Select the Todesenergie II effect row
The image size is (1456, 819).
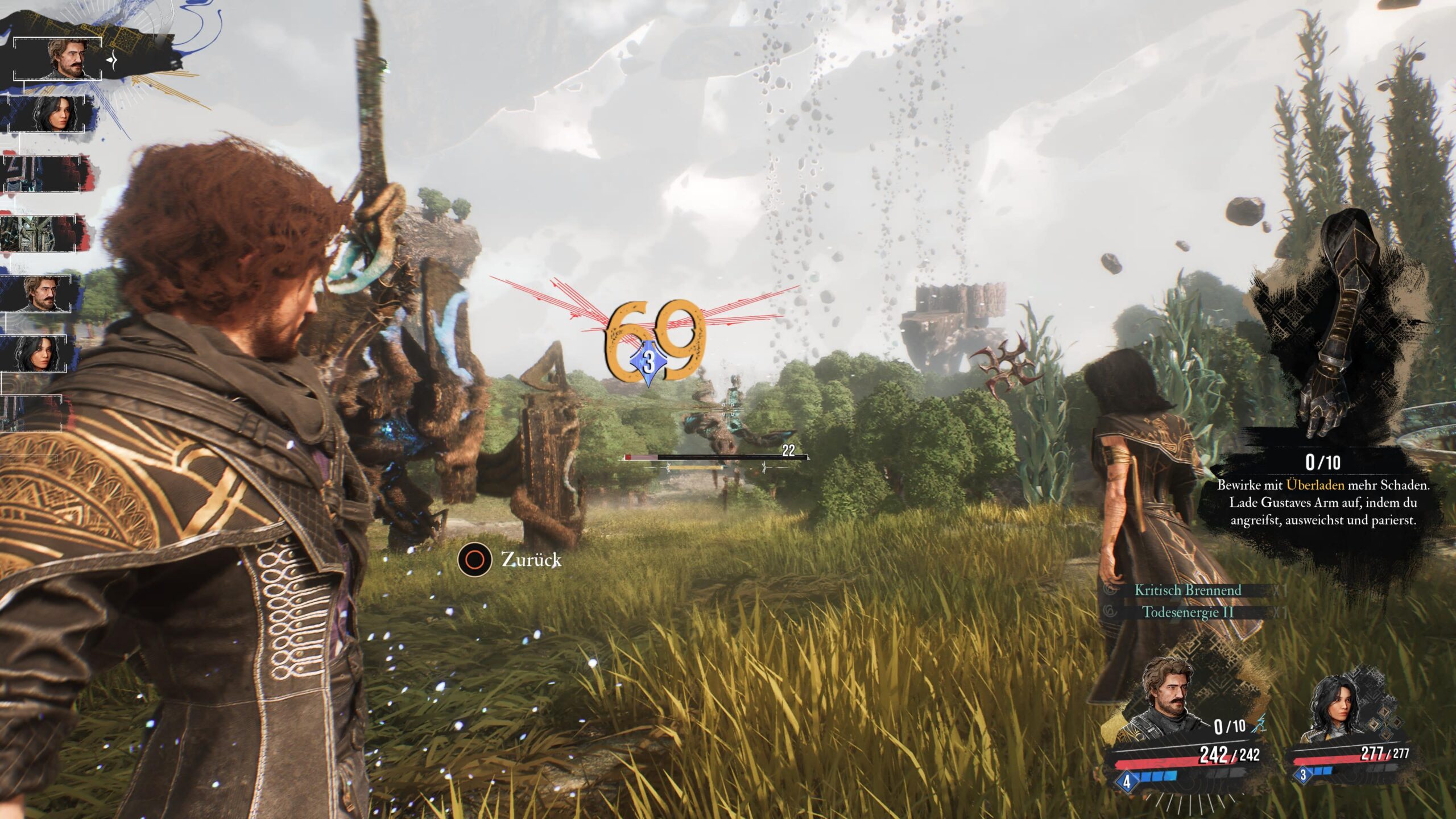(x=1188, y=613)
